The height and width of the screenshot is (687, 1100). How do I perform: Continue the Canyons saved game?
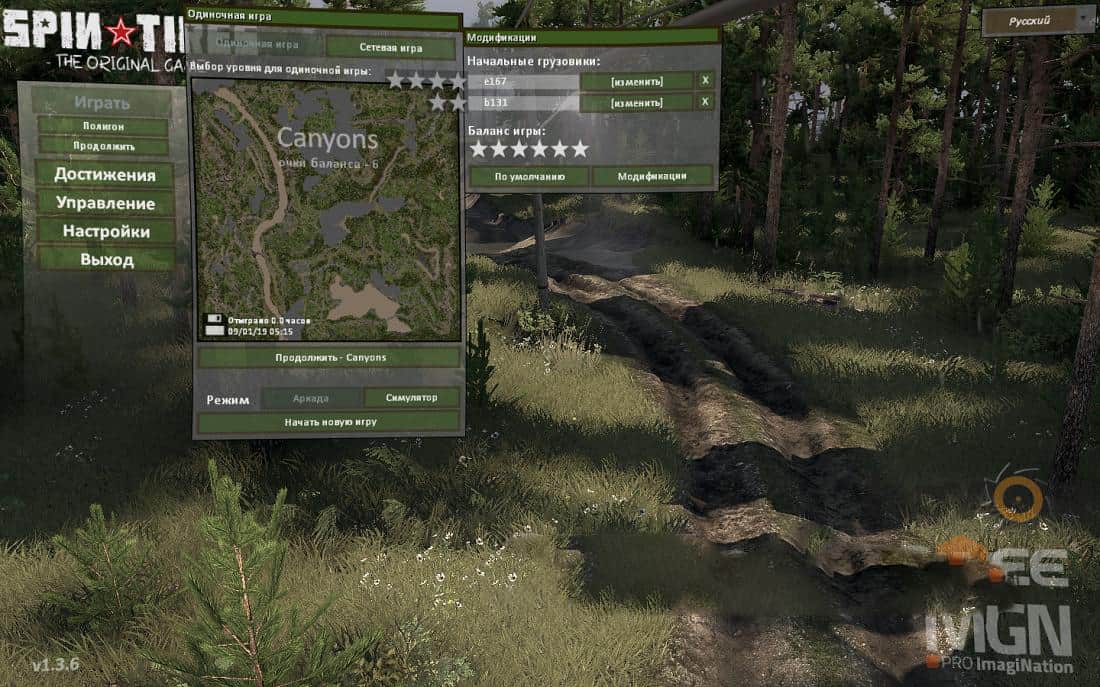click(x=329, y=357)
